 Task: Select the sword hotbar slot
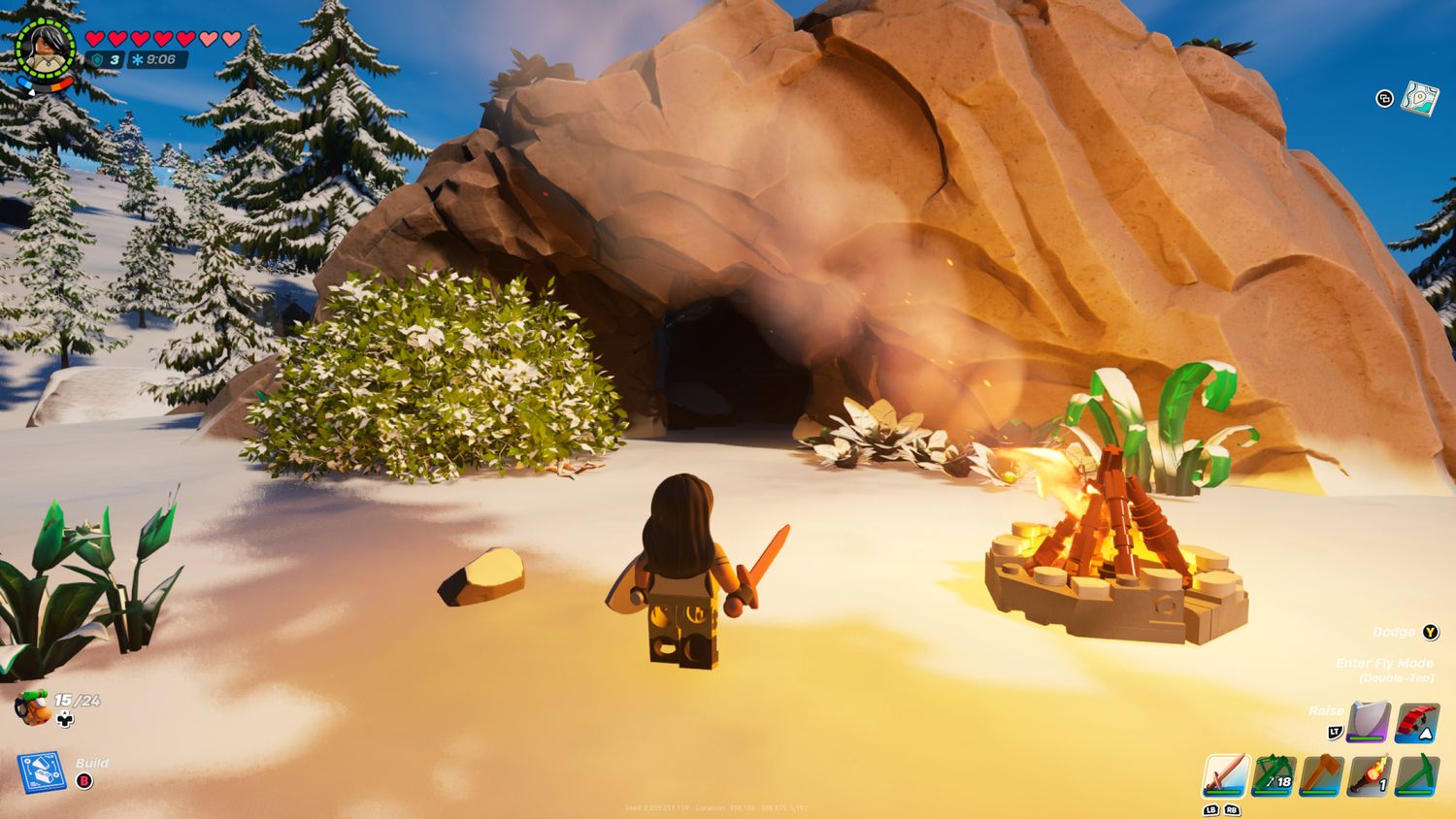(1226, 775)
